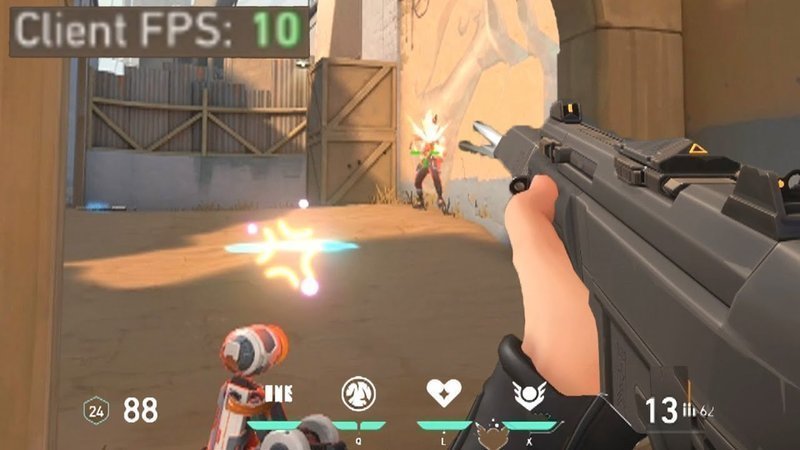Image resolution: width=800 pixels, height=450 pixels.
Task: Activate the round Slow Orb ability icon
Action: (358, 393)
